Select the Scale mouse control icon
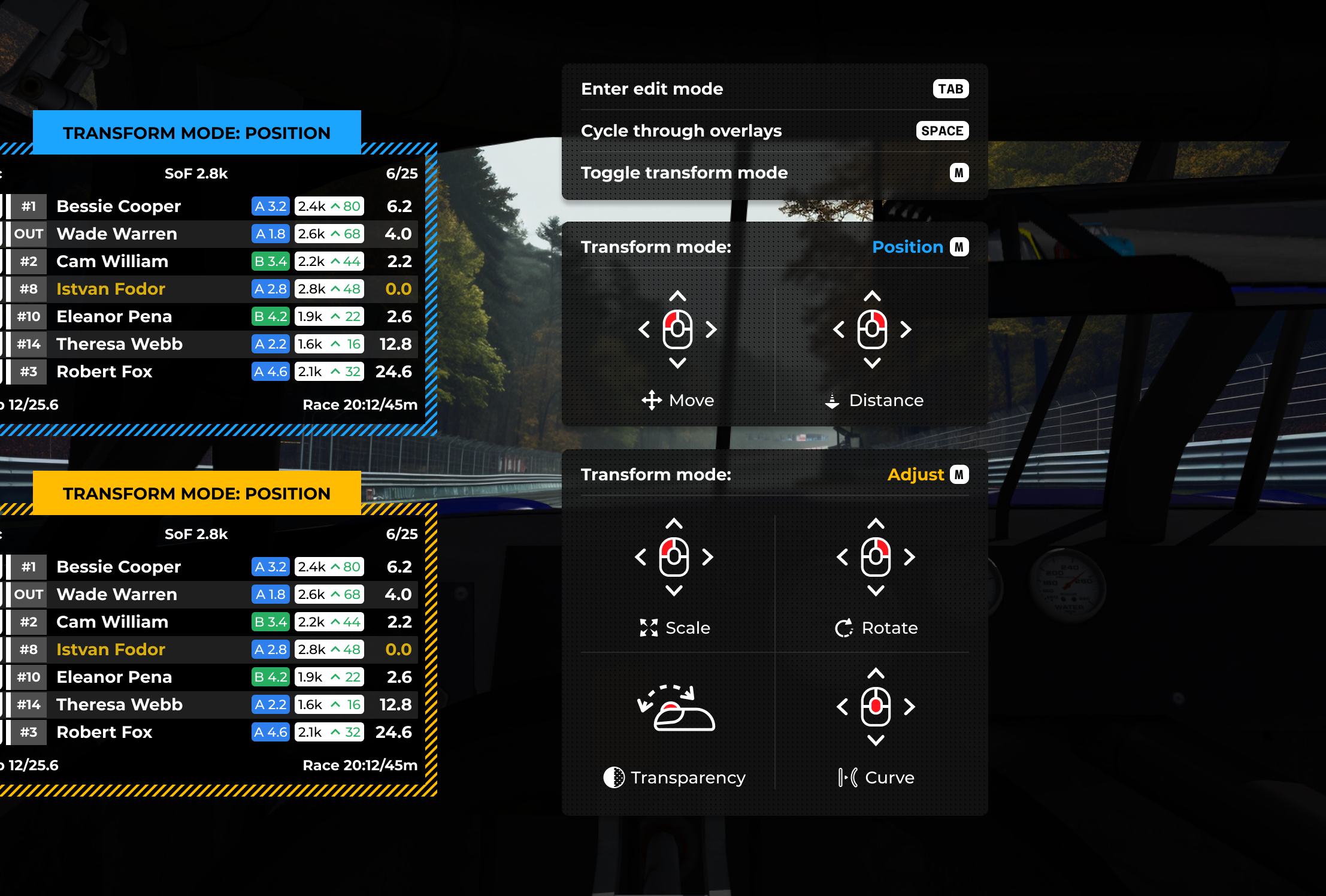Viewport: 1326px width, 896px height. pos(674,558)
